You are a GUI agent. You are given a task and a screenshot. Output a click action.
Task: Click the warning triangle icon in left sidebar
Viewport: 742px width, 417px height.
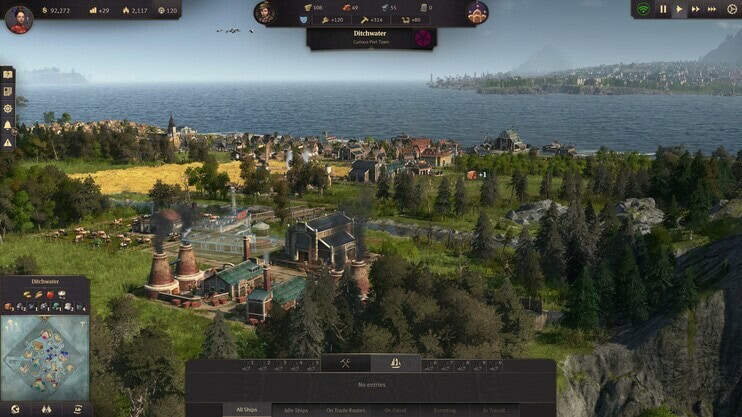[x=7, y=141]
